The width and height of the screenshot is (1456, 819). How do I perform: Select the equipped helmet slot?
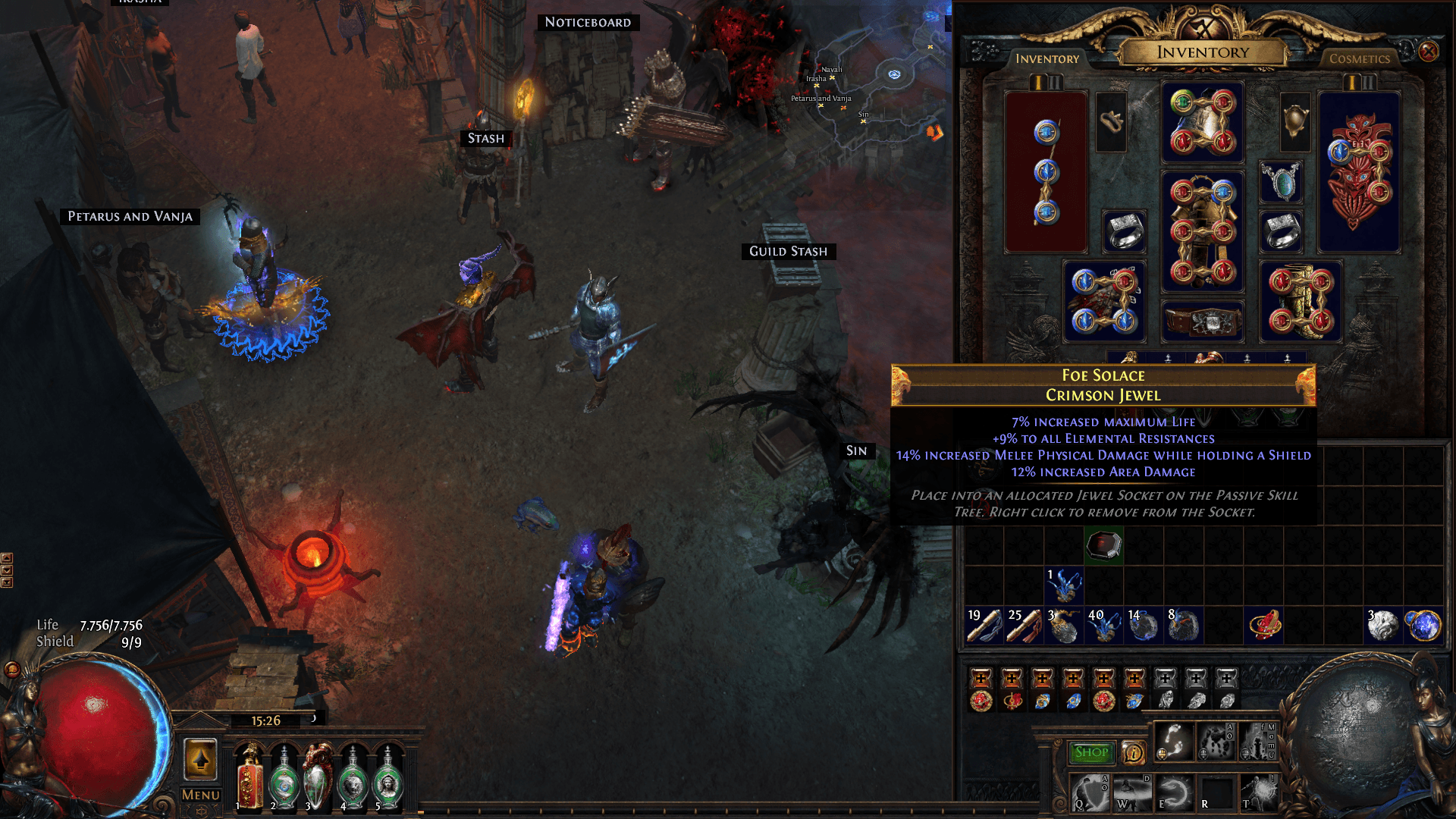pos(1203,122)
